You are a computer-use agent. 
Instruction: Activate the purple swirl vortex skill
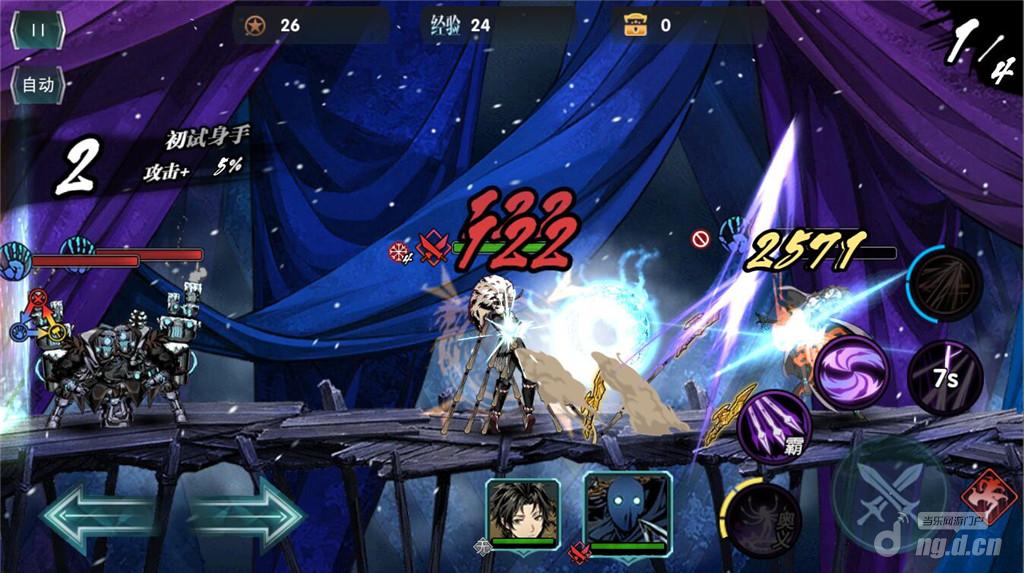[x=852, y=372]
